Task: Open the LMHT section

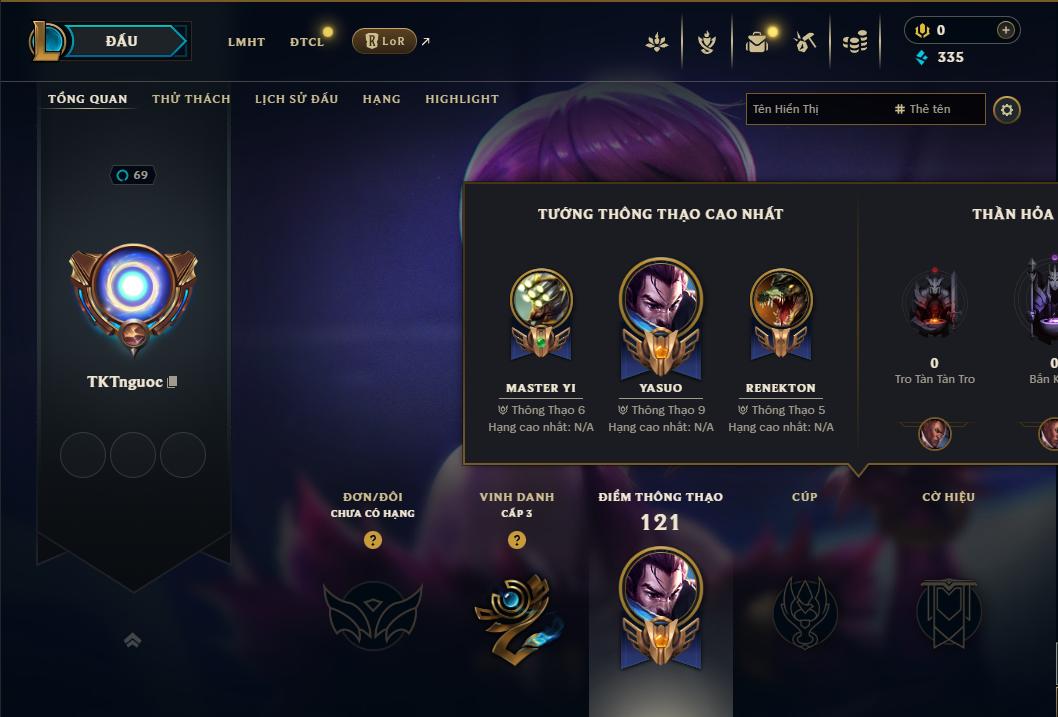Action: [x=246, y=42]
